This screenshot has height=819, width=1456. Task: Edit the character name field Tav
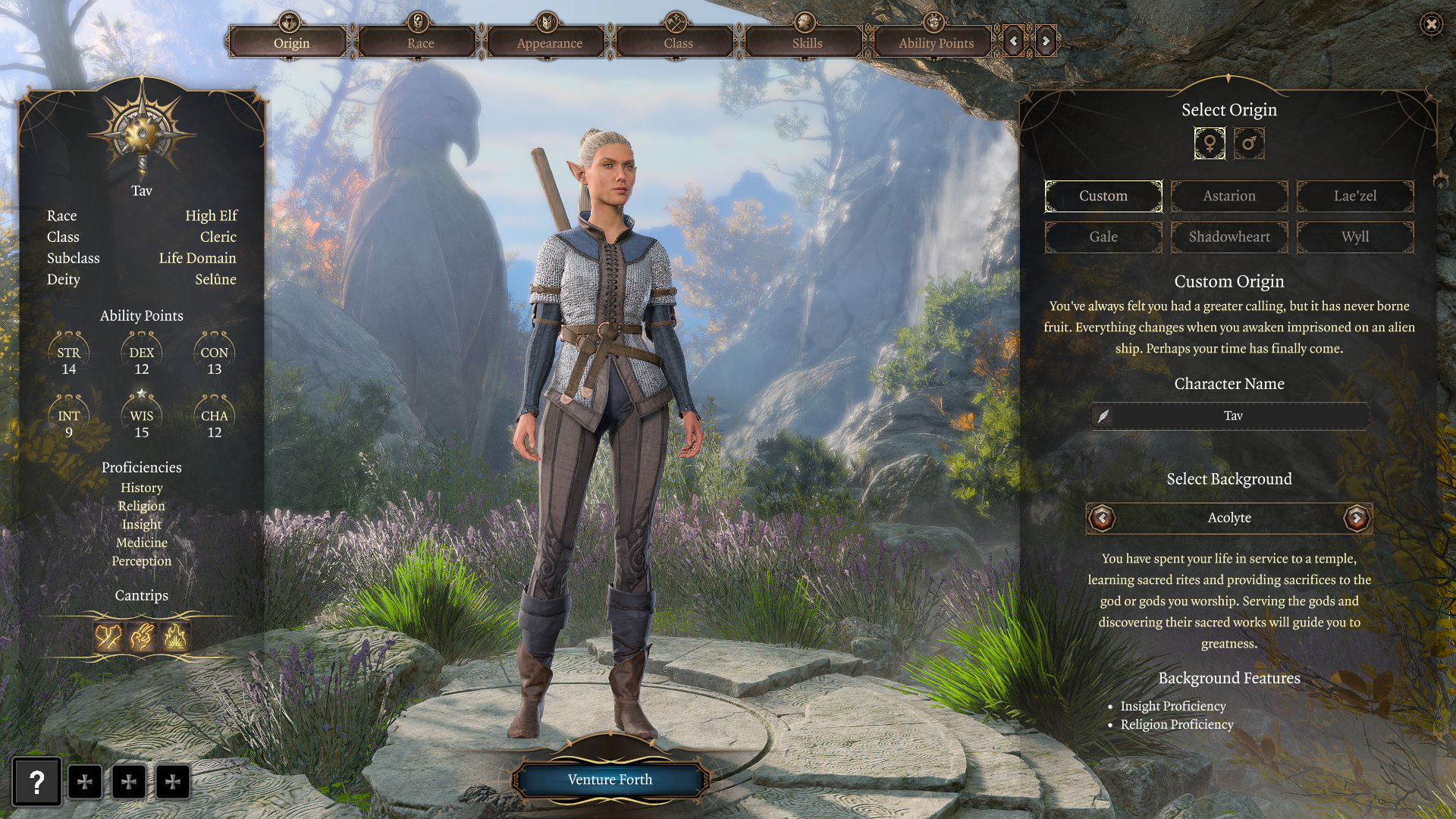(x=1232, y=416)
